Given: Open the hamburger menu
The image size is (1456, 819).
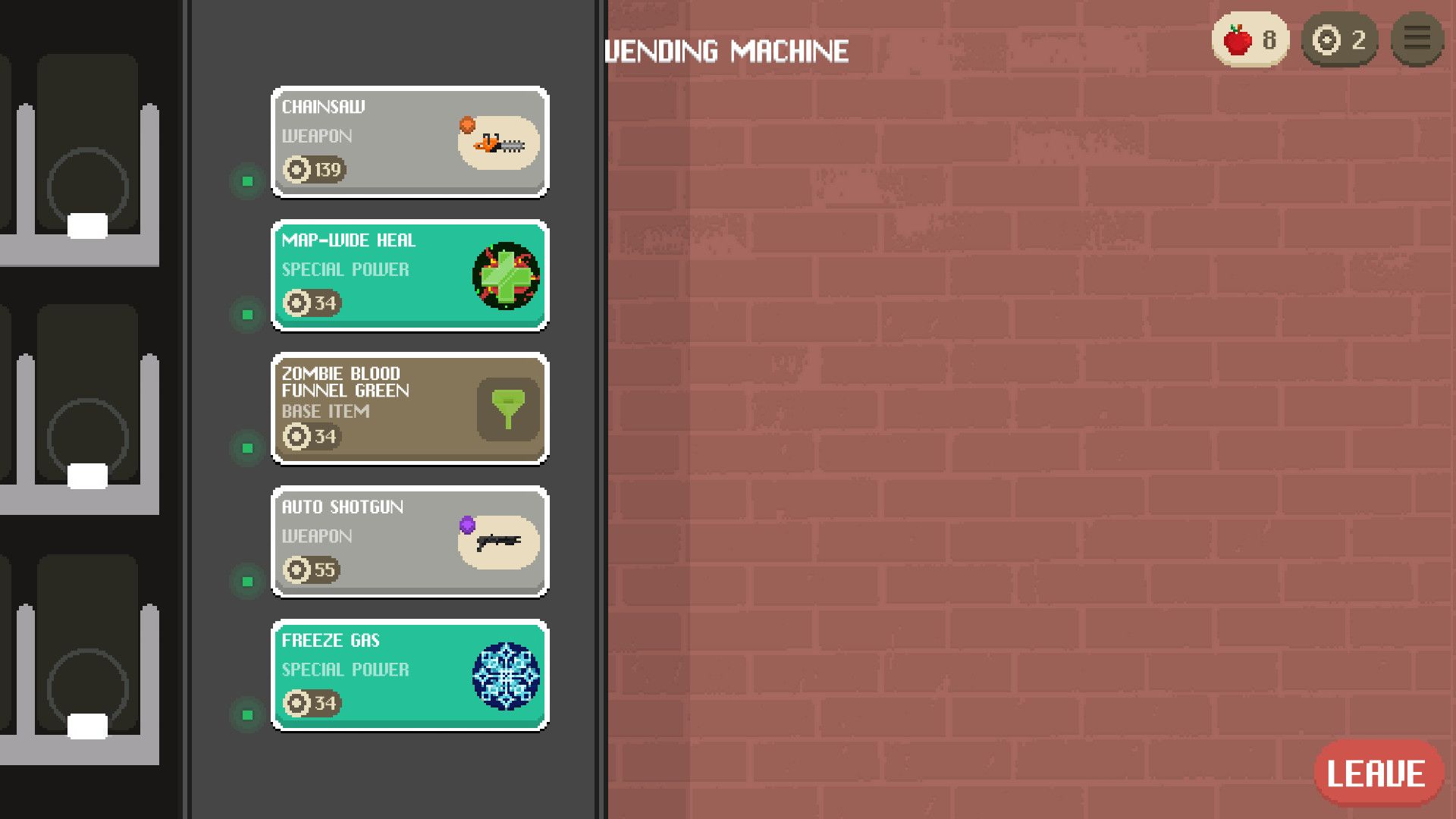Looking at the screenshot, I should [1417, 39].
